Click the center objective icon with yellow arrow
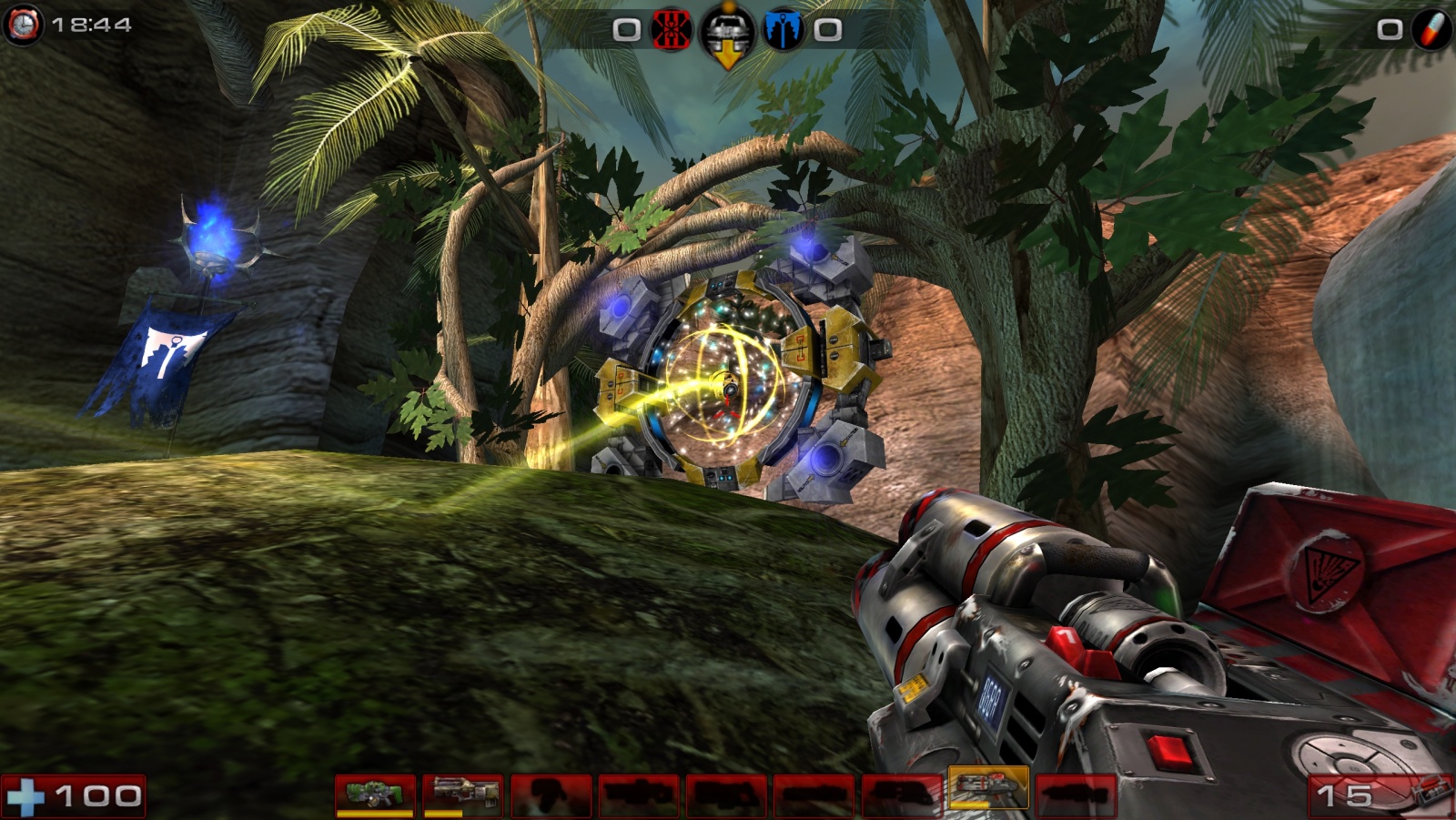1456x820 pixels. pos(727,35)
